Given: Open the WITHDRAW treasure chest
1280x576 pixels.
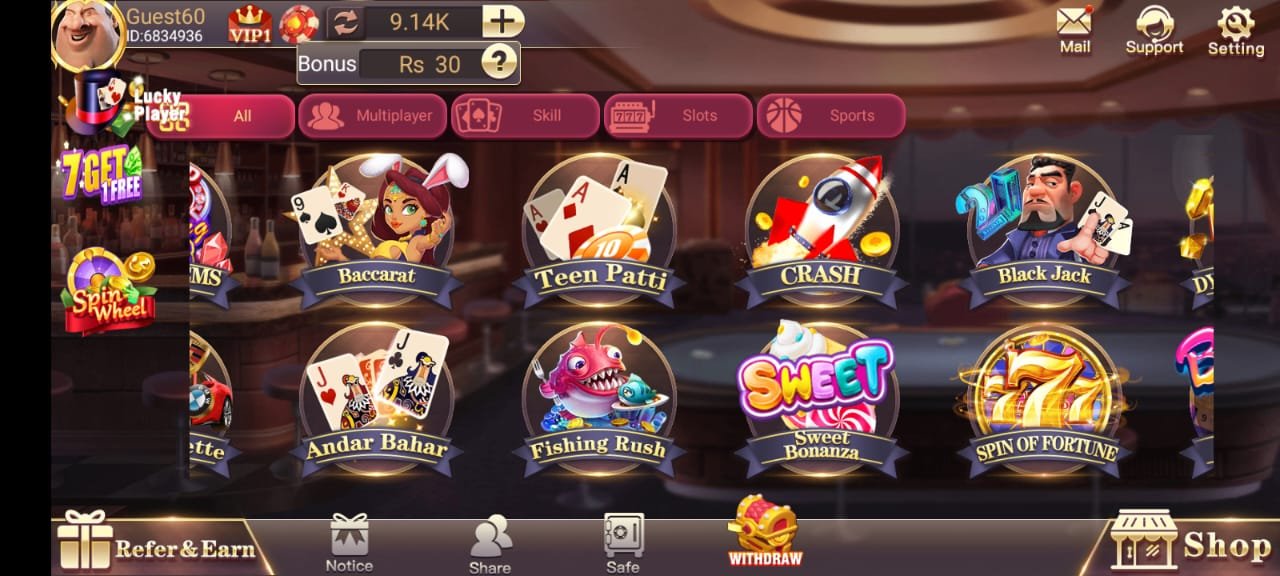Looking at the screenshot, I should click(764, 530).
